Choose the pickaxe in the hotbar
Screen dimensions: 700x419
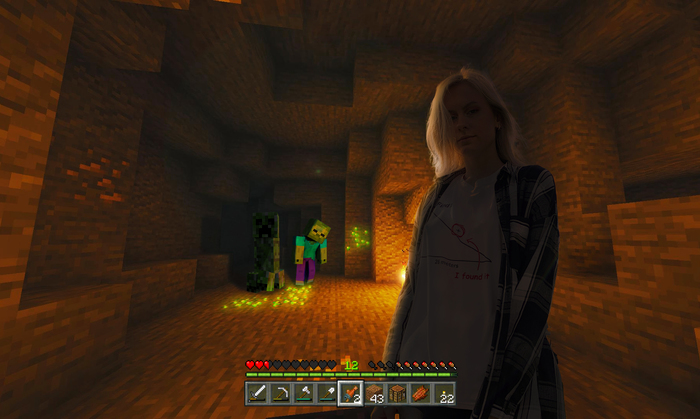281,393
